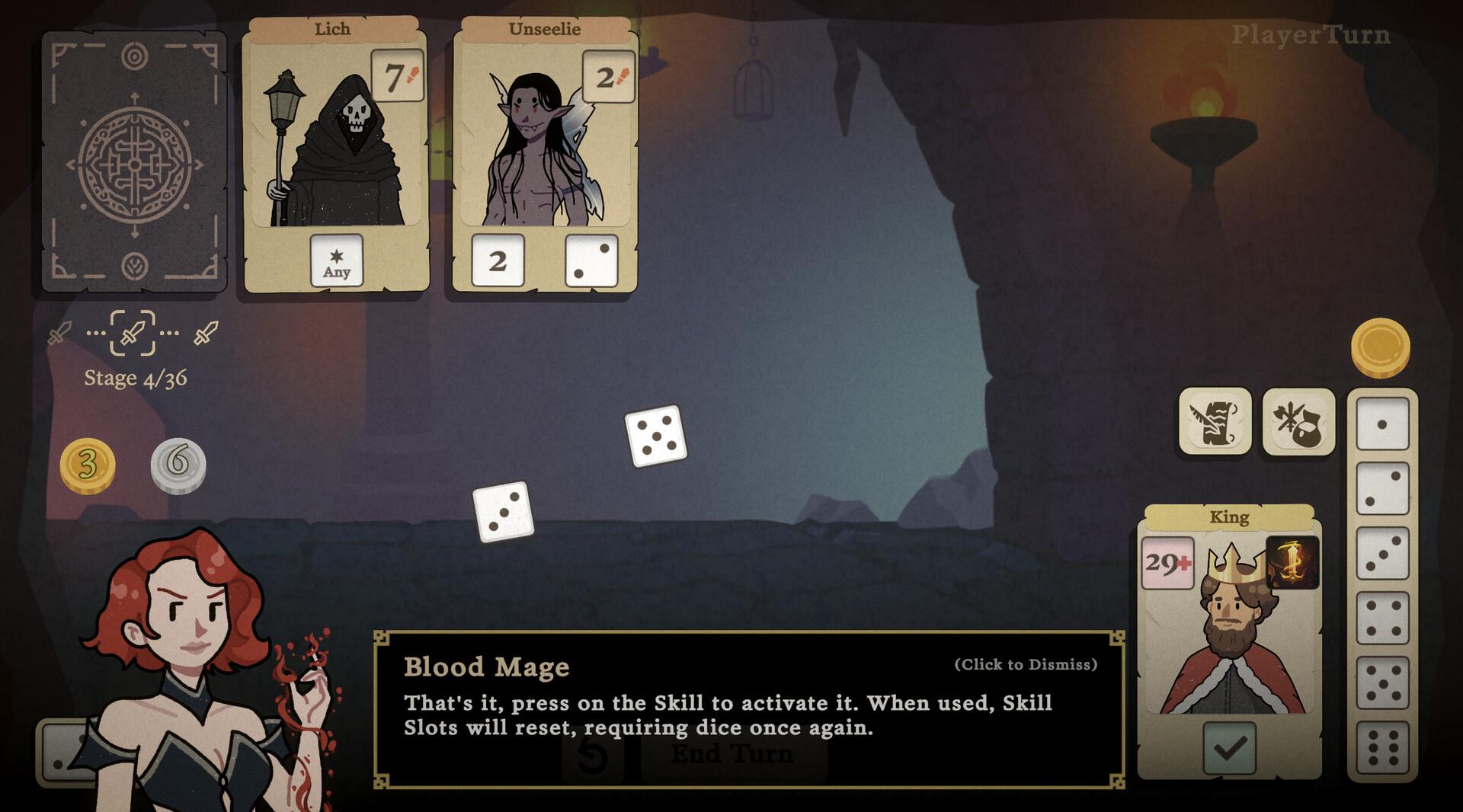Viewport: 1463px width, 812px height.
Task: Open the scroll and quill icon
Action: 1215,421
